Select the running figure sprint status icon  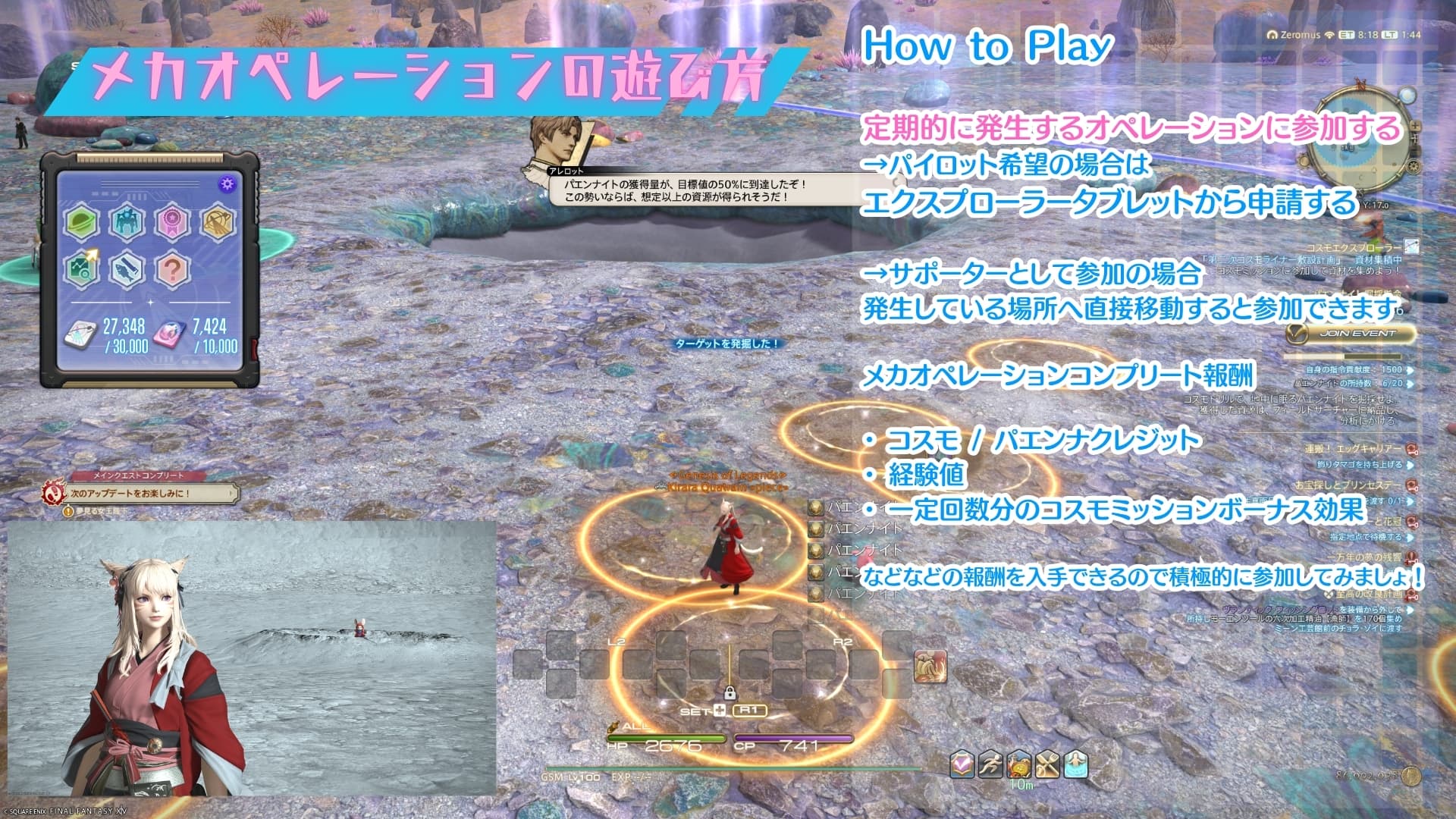coord(990,764)
